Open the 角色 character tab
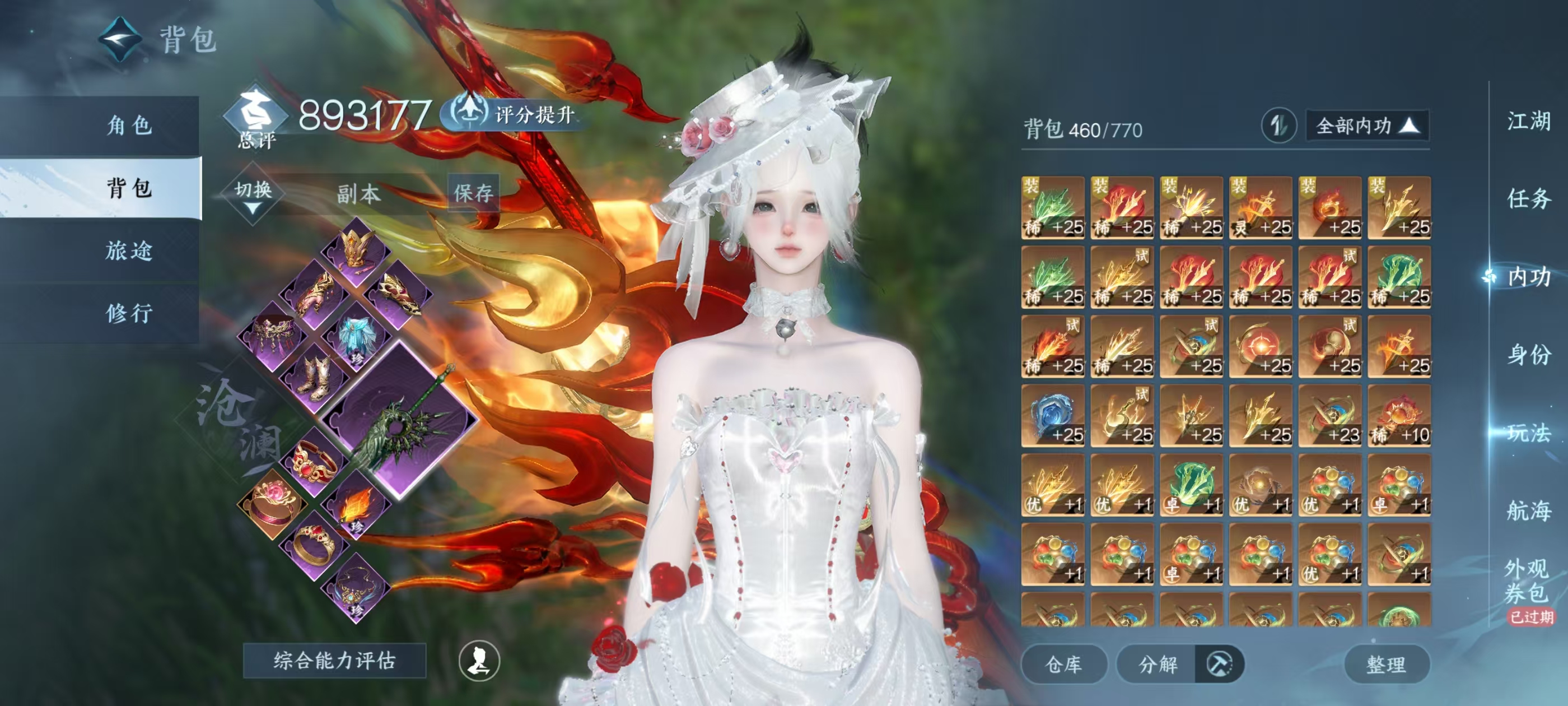This screenshot has width=1568, height=706. click(x=128, y=126)
